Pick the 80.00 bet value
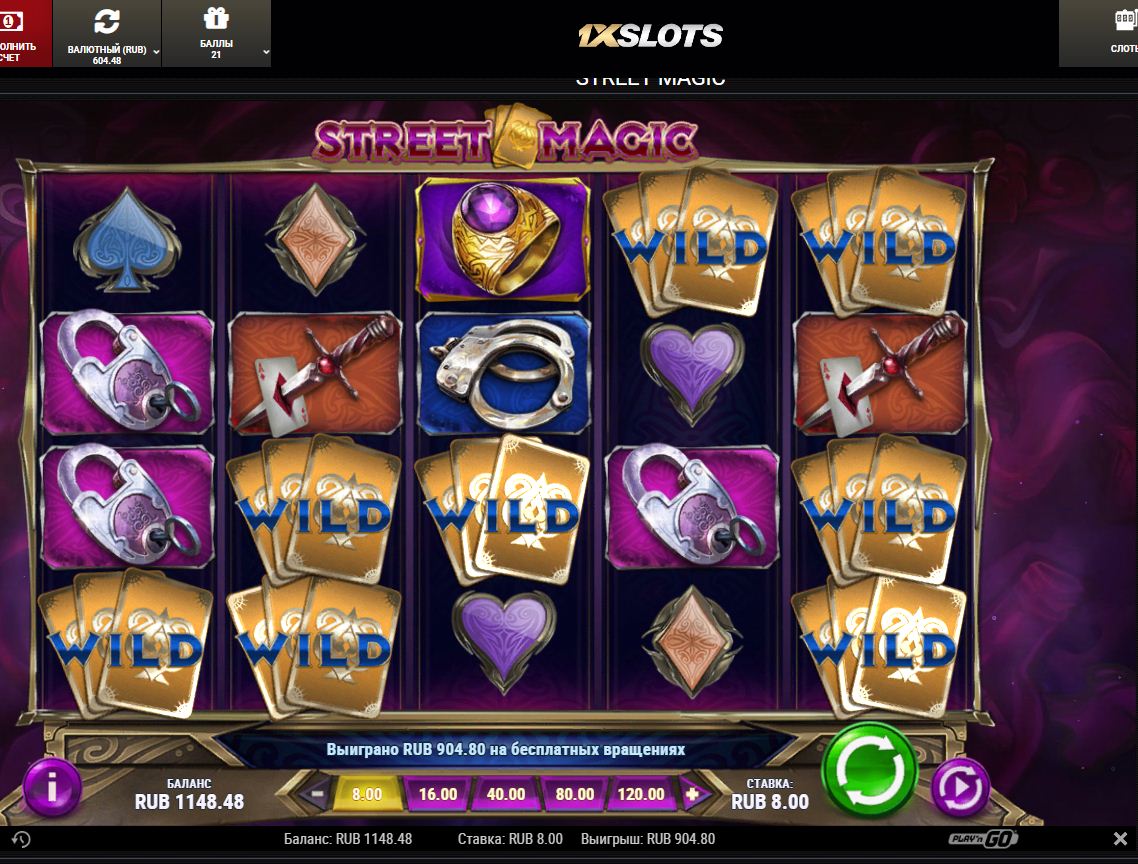 [574, 795]
